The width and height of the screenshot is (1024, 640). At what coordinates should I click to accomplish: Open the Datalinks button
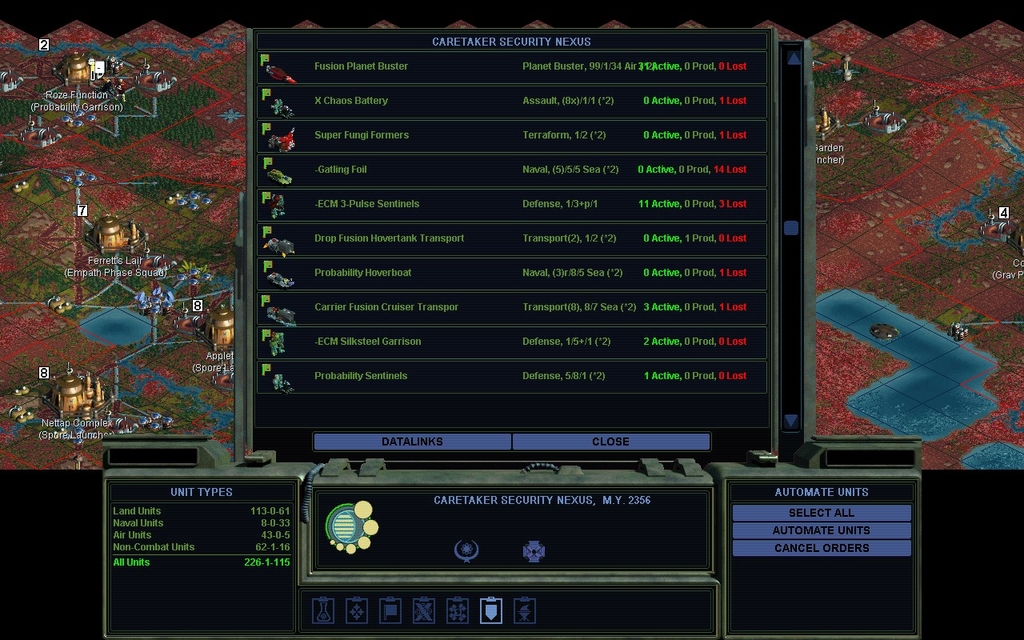click(412, 442)
